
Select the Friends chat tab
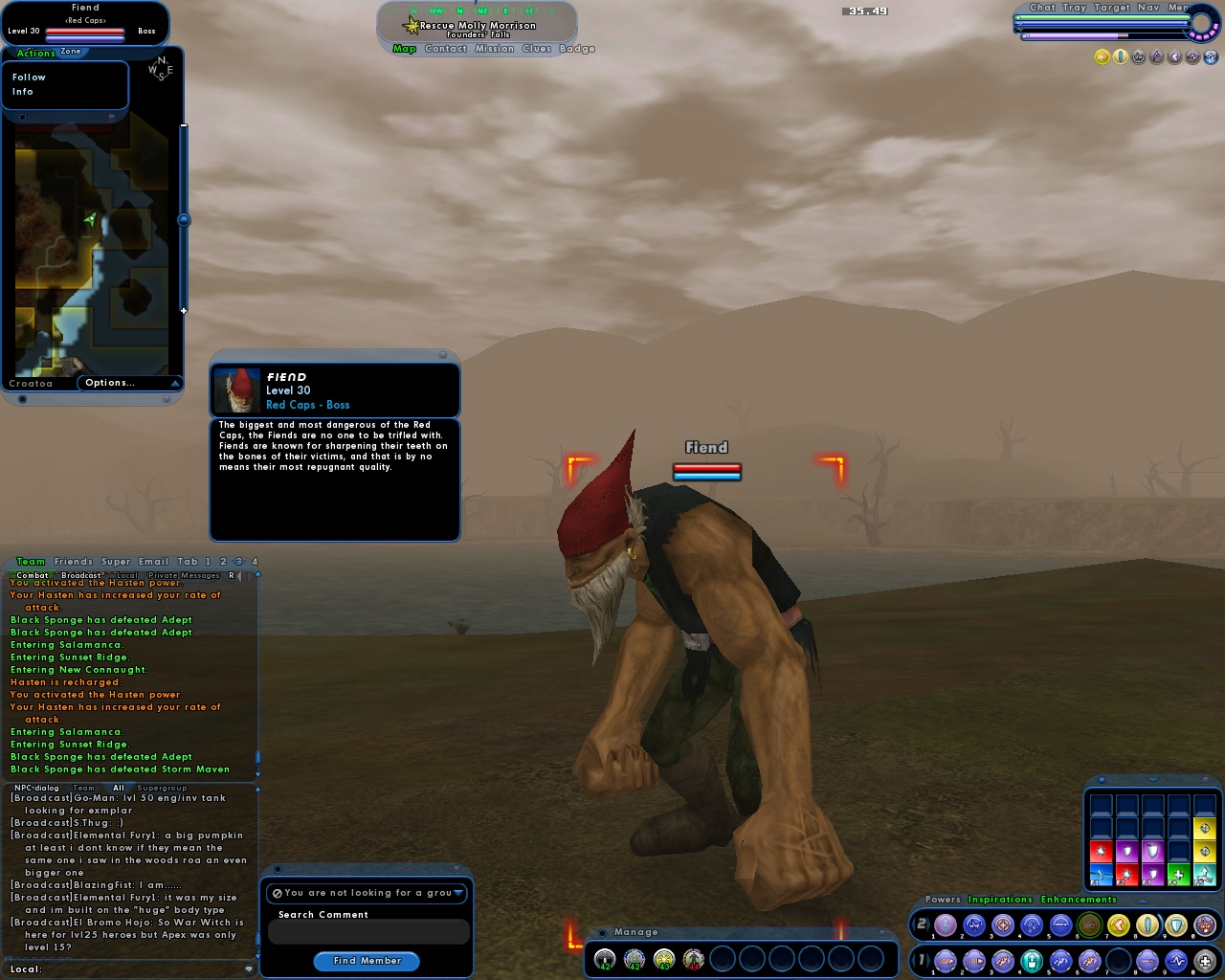point(73,562)
